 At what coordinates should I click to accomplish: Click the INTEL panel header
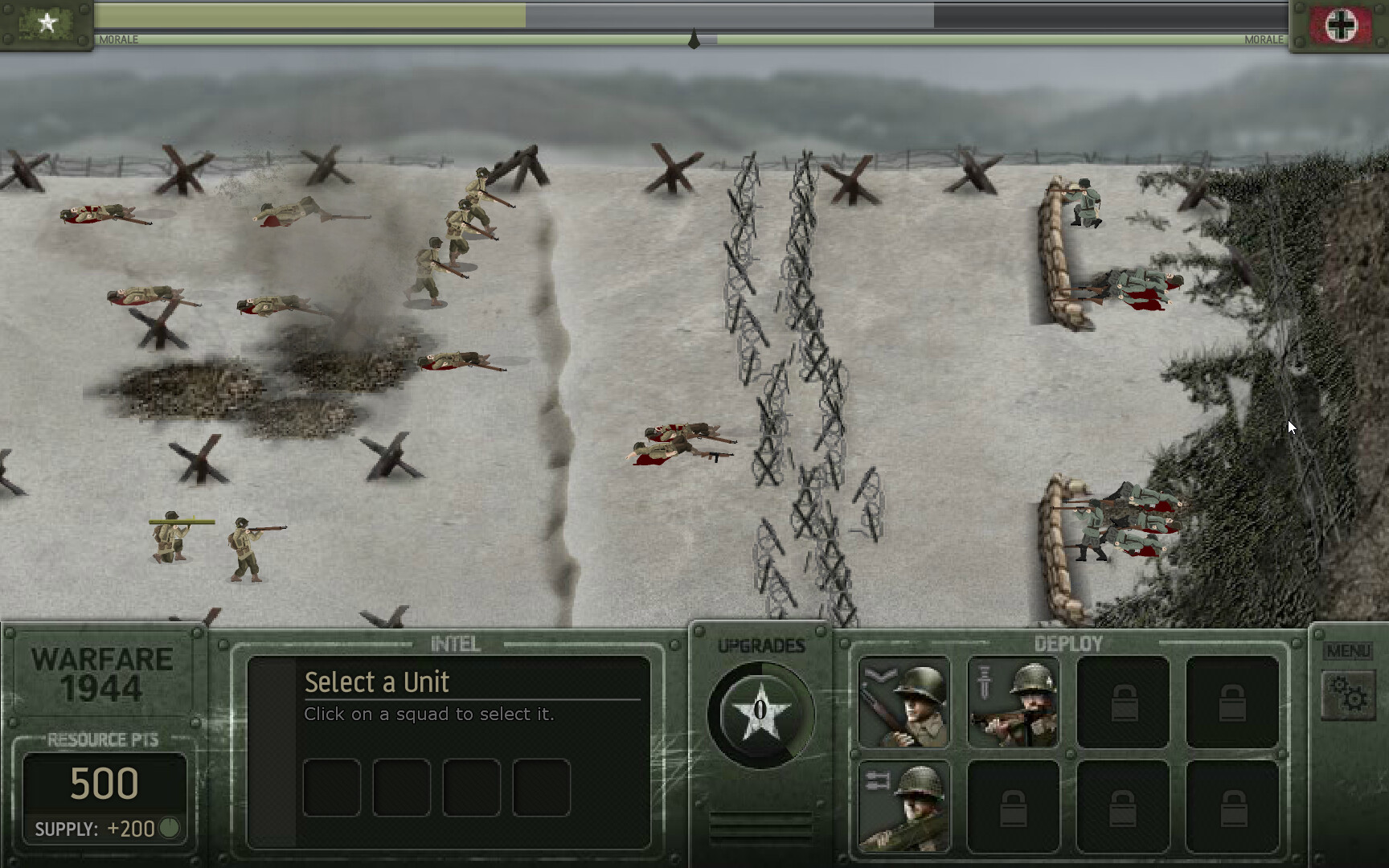point(455,644)
